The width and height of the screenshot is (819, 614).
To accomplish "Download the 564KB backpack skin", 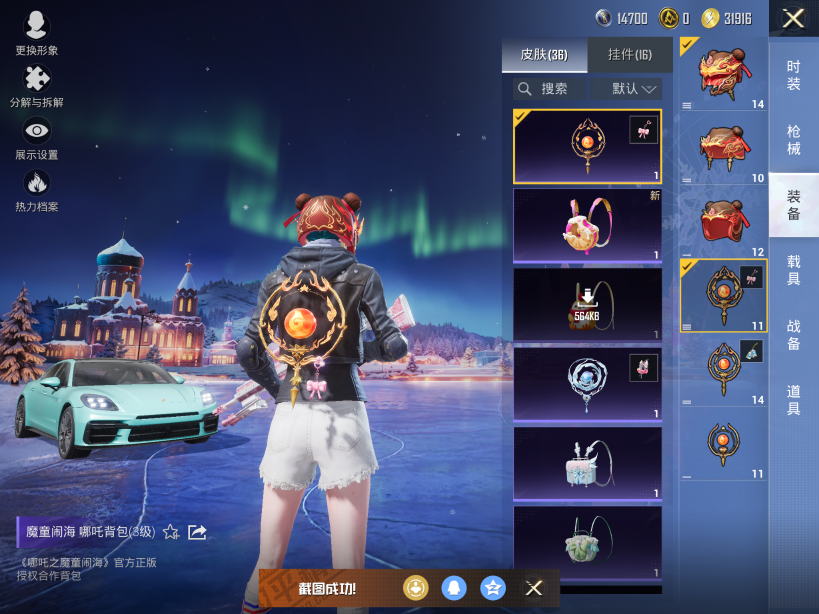I will [587, 304].
